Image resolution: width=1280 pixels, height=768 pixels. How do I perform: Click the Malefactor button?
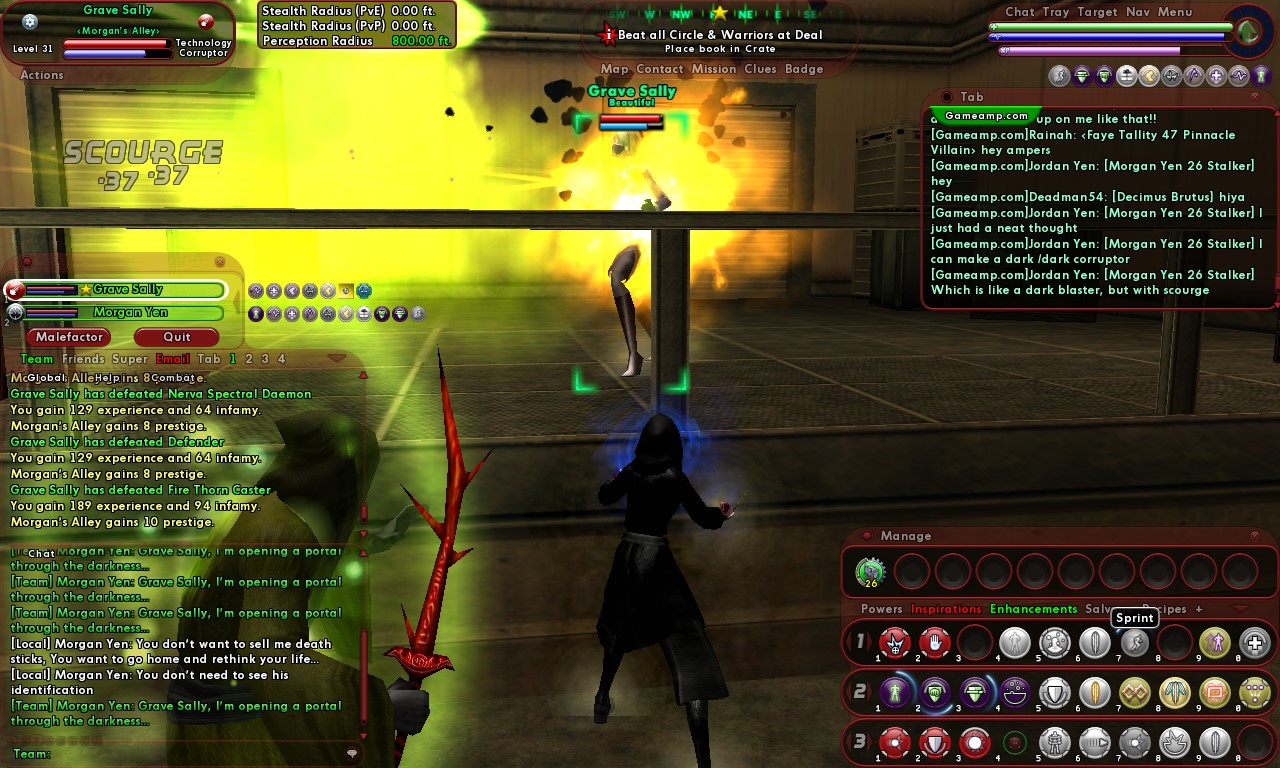tap(70, 337)
